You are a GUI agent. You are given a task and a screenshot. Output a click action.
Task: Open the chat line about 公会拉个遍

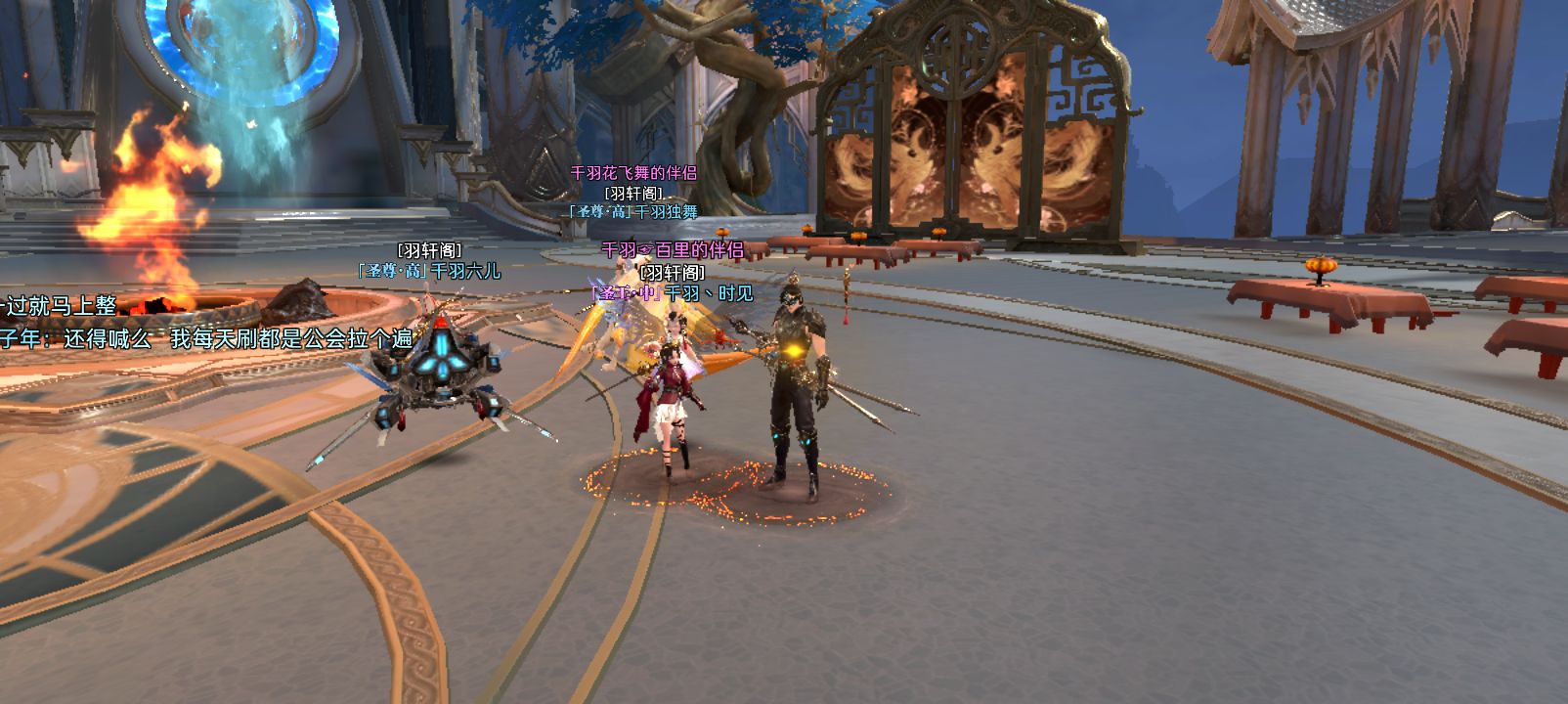206,339
